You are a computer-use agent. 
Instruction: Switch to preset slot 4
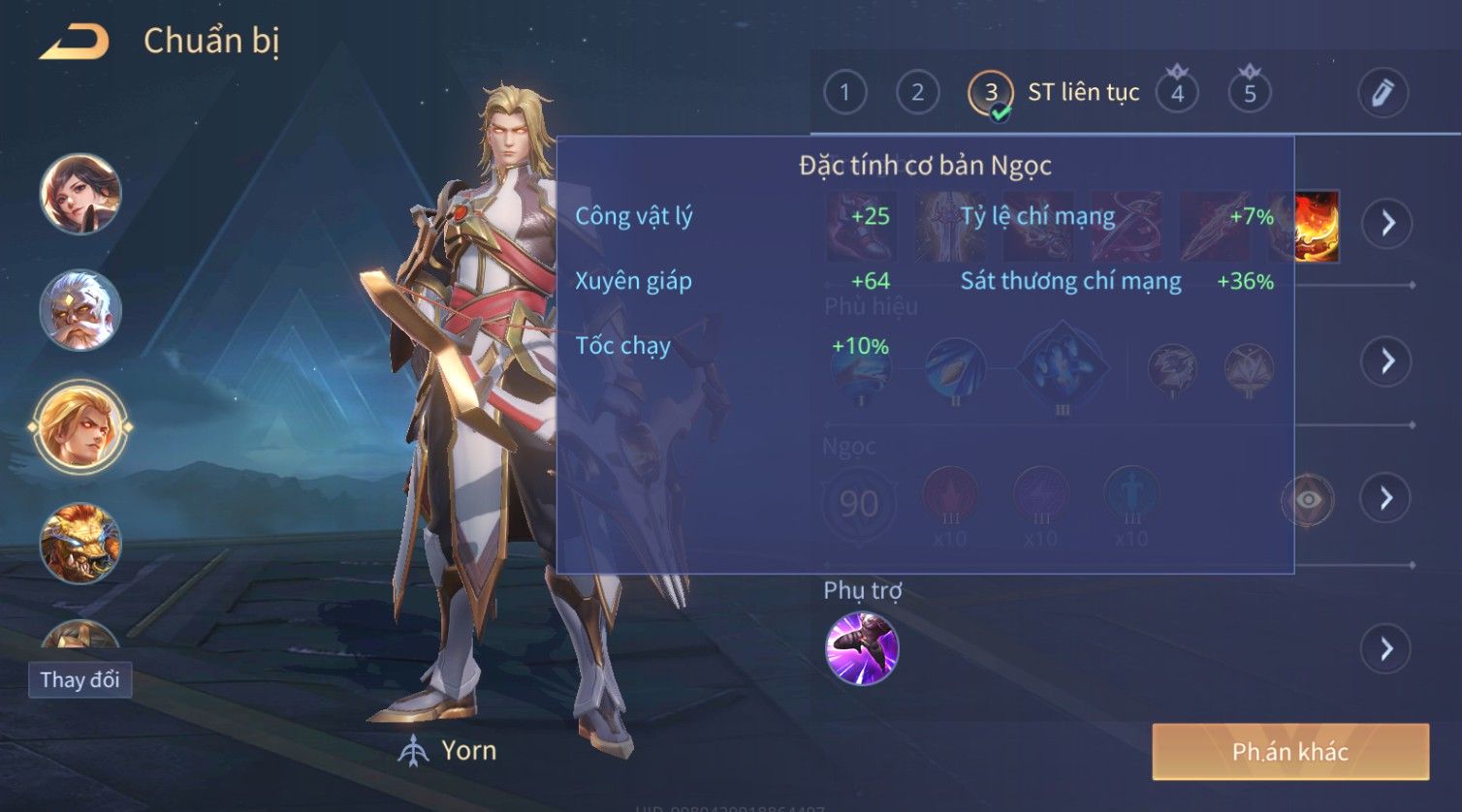tap(1177, 94)
